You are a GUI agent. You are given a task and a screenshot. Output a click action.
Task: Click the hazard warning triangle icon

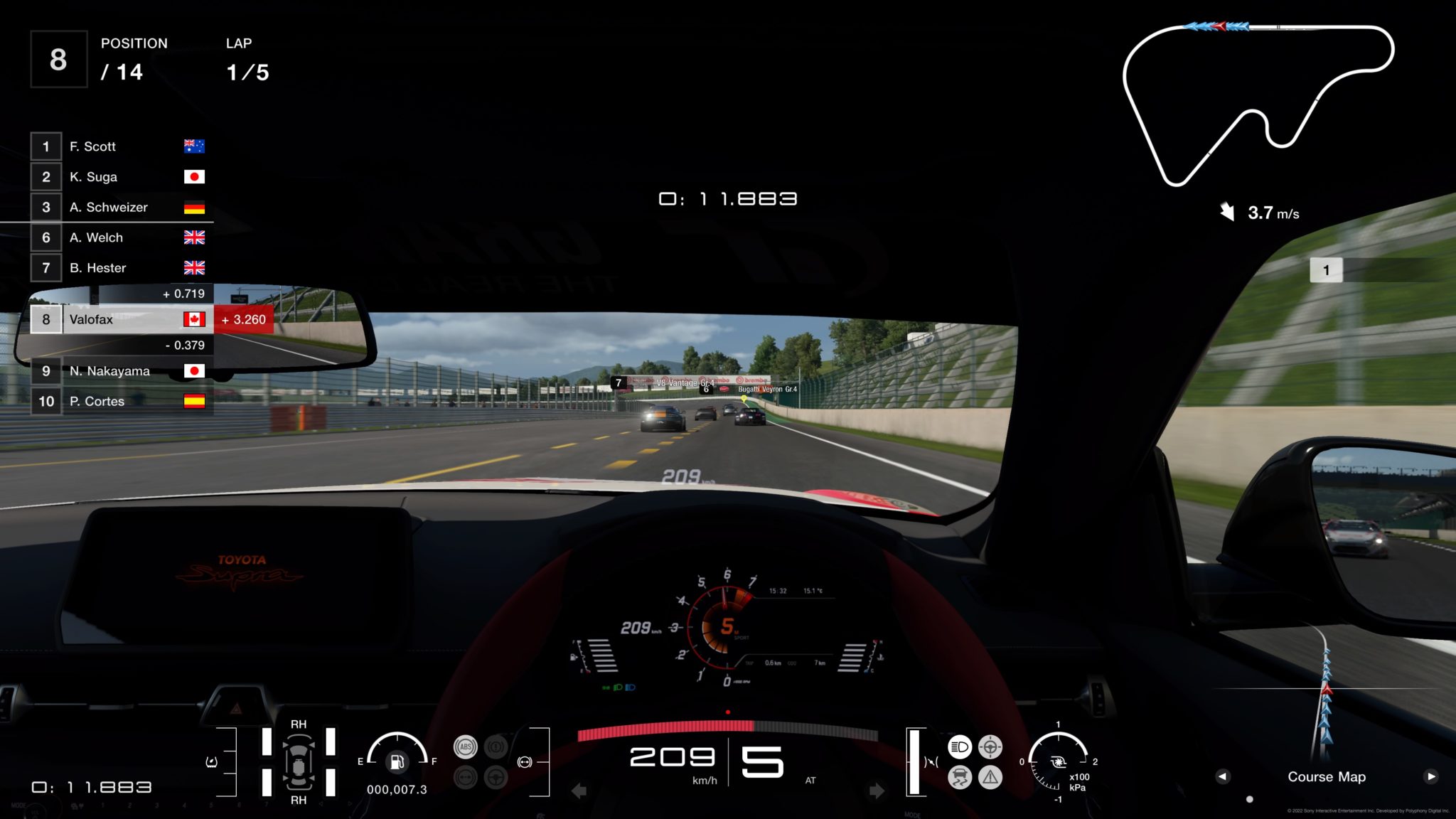click(x=990, y=777)
